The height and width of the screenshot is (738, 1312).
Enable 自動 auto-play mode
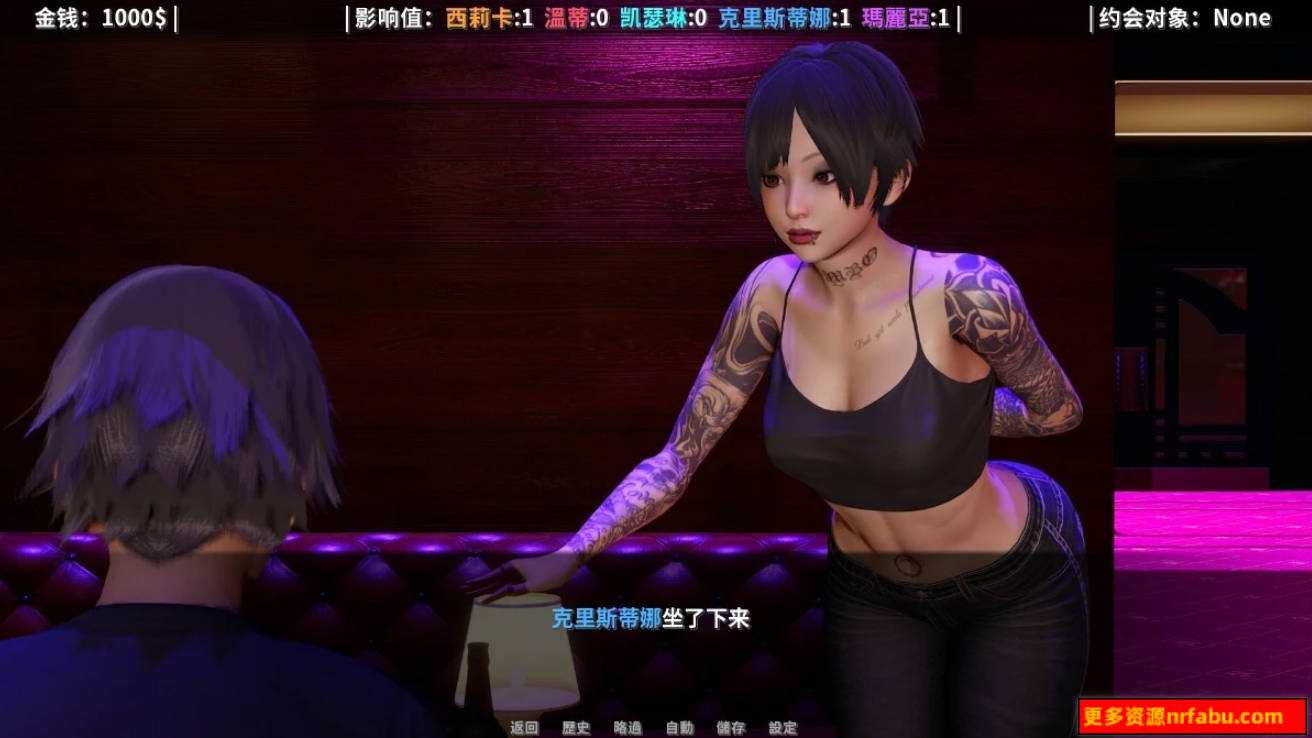coord(679,728)
